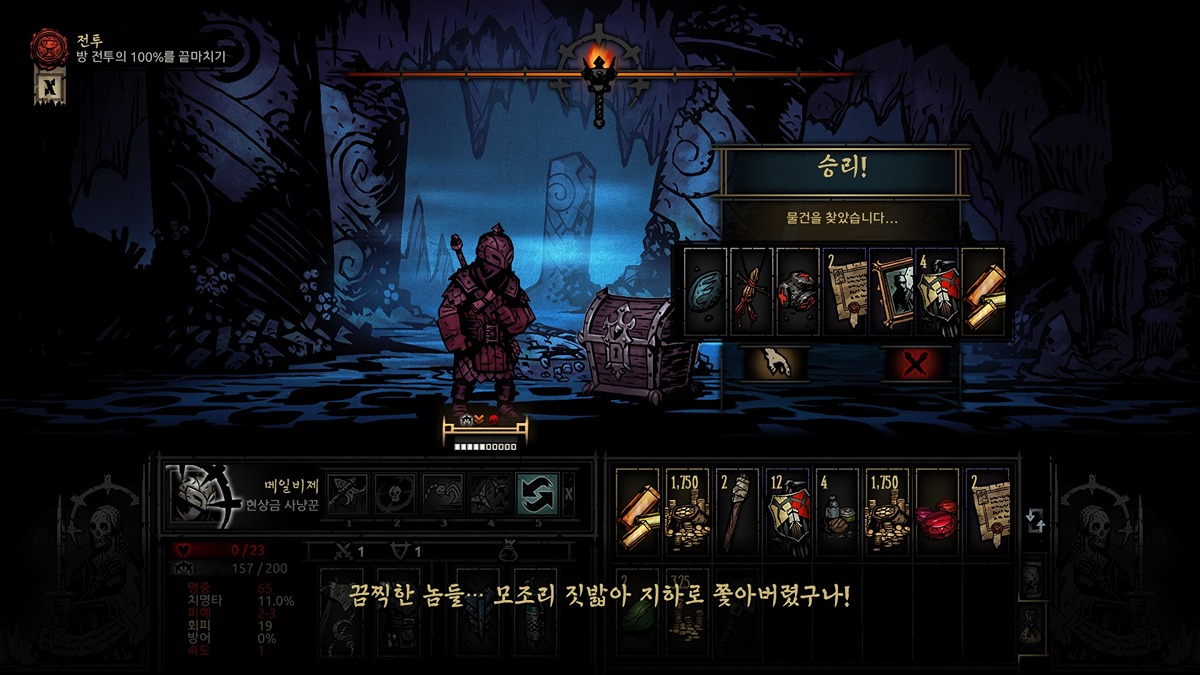Select the swap position skill

536,494
